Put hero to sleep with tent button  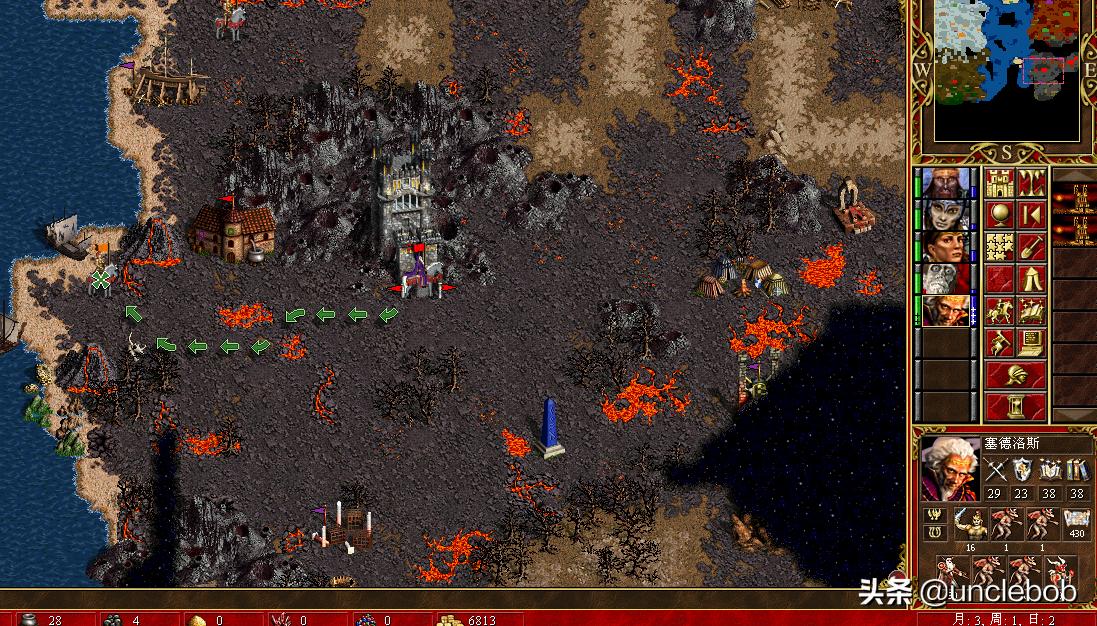(1031, 278)
